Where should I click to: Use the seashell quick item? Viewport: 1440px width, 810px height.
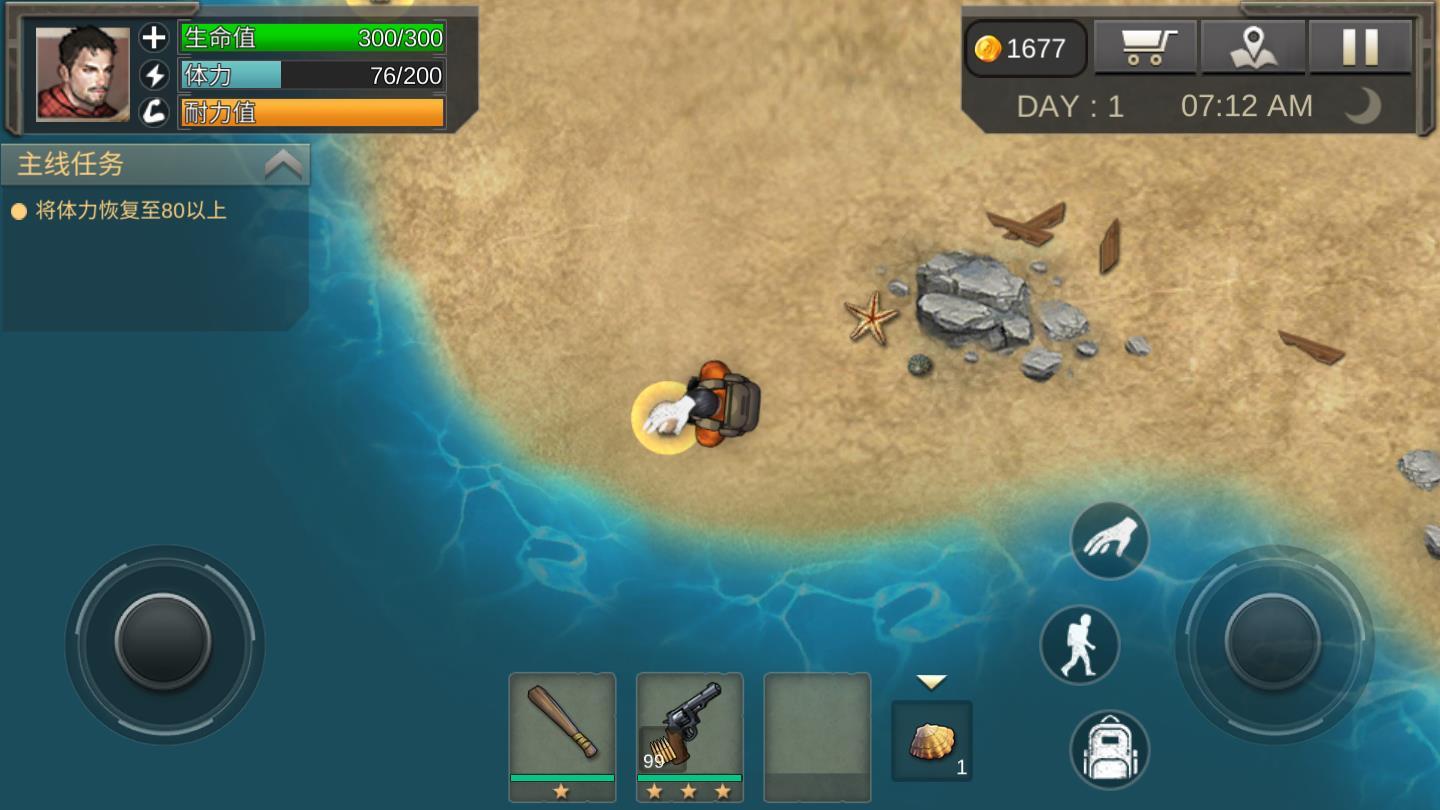click(931, 741)
